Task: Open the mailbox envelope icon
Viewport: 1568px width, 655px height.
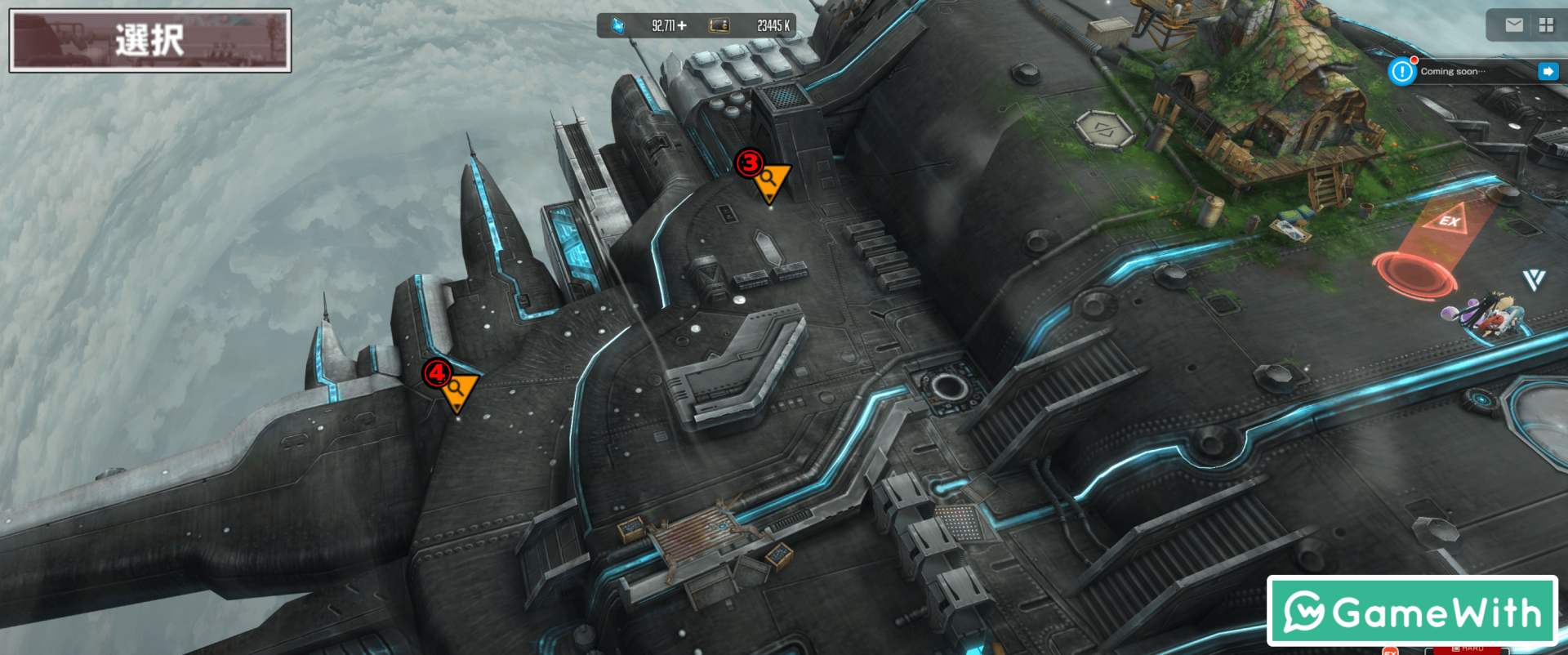Action: pyautogui.click(x=1513, y=25)
